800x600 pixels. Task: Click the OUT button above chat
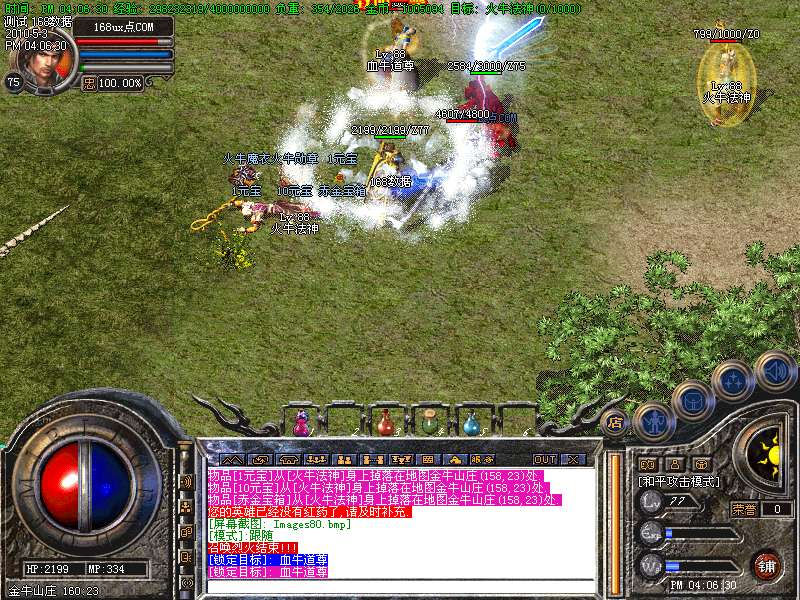pyautogui.click(x=545, y=459)
